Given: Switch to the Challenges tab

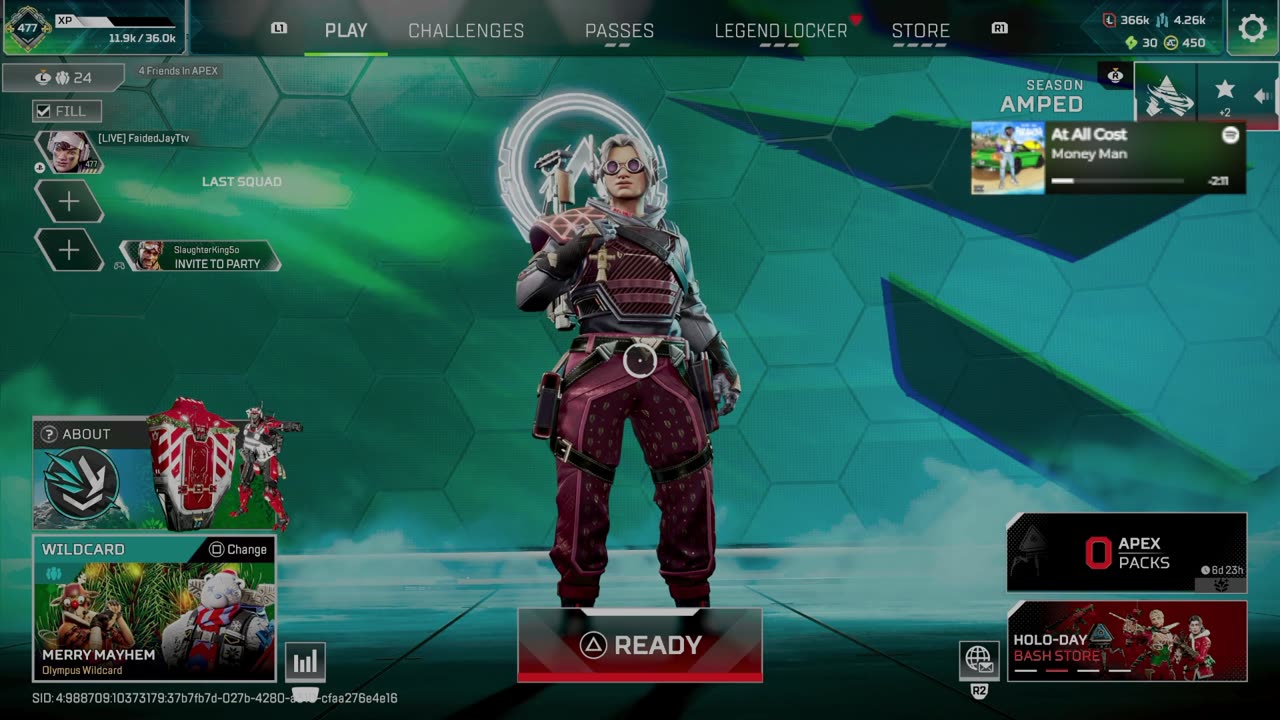Looking at the screenshot, I should [466, 31].
